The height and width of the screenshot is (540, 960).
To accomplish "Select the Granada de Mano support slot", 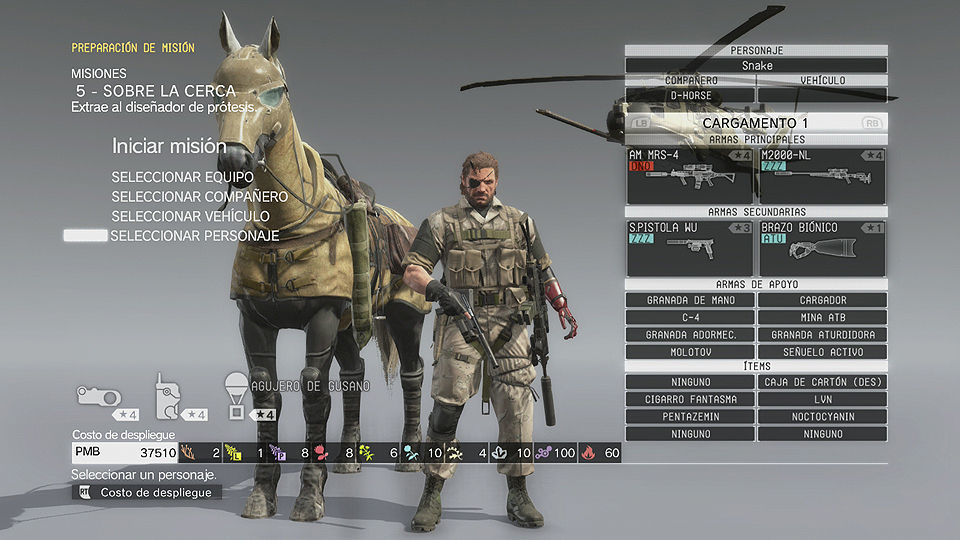I will 690,300.
